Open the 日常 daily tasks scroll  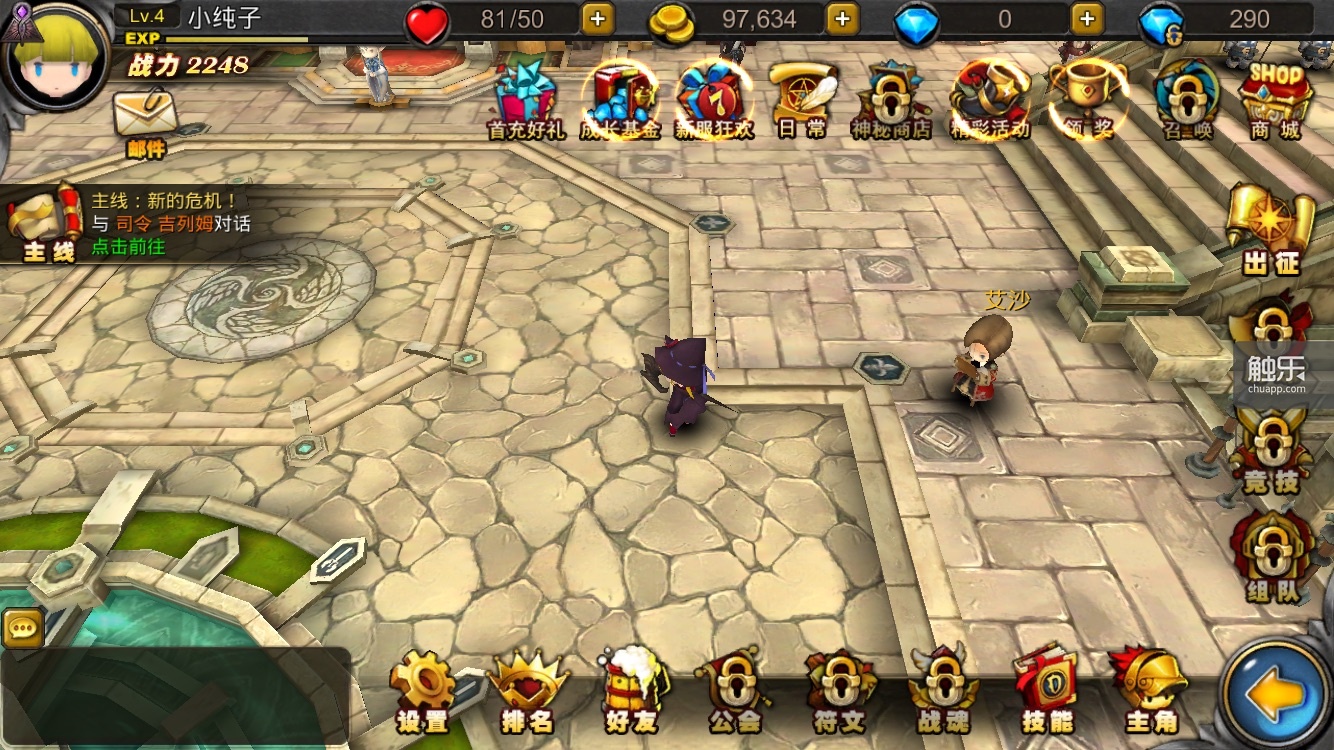pyautogui.click(x=802, y=98)
